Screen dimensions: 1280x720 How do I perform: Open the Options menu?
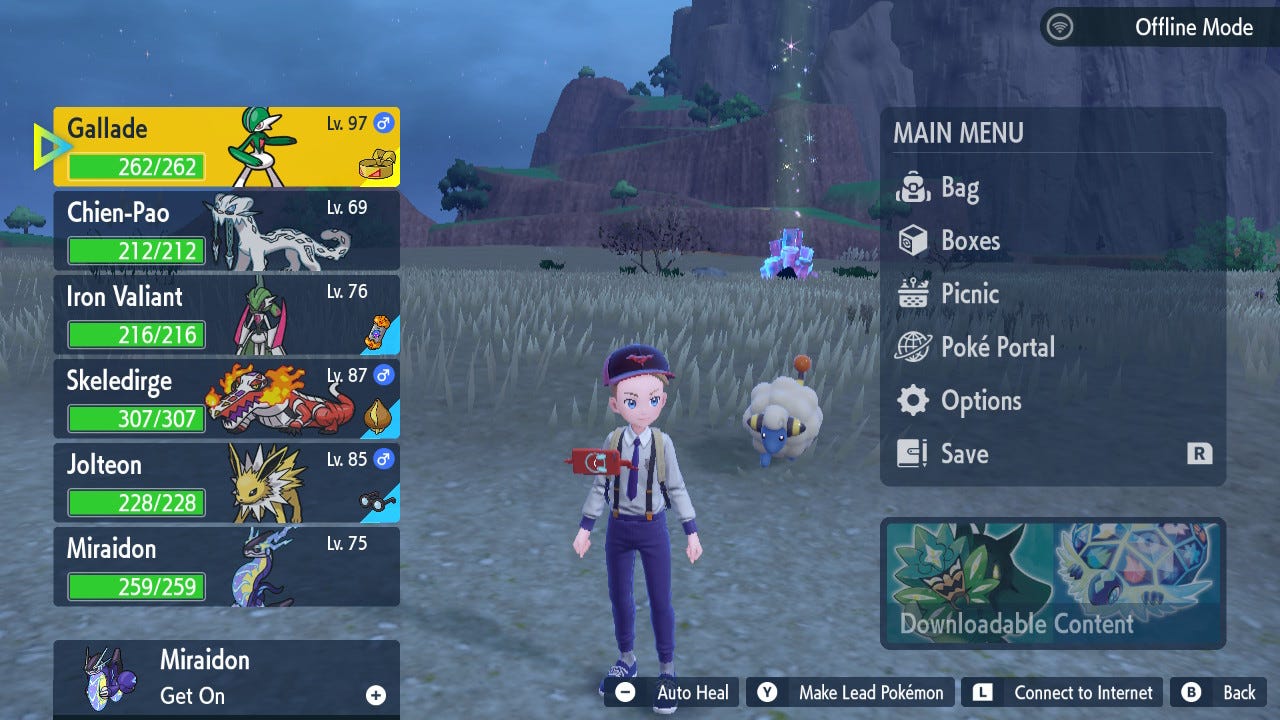[x=980, y=401]
